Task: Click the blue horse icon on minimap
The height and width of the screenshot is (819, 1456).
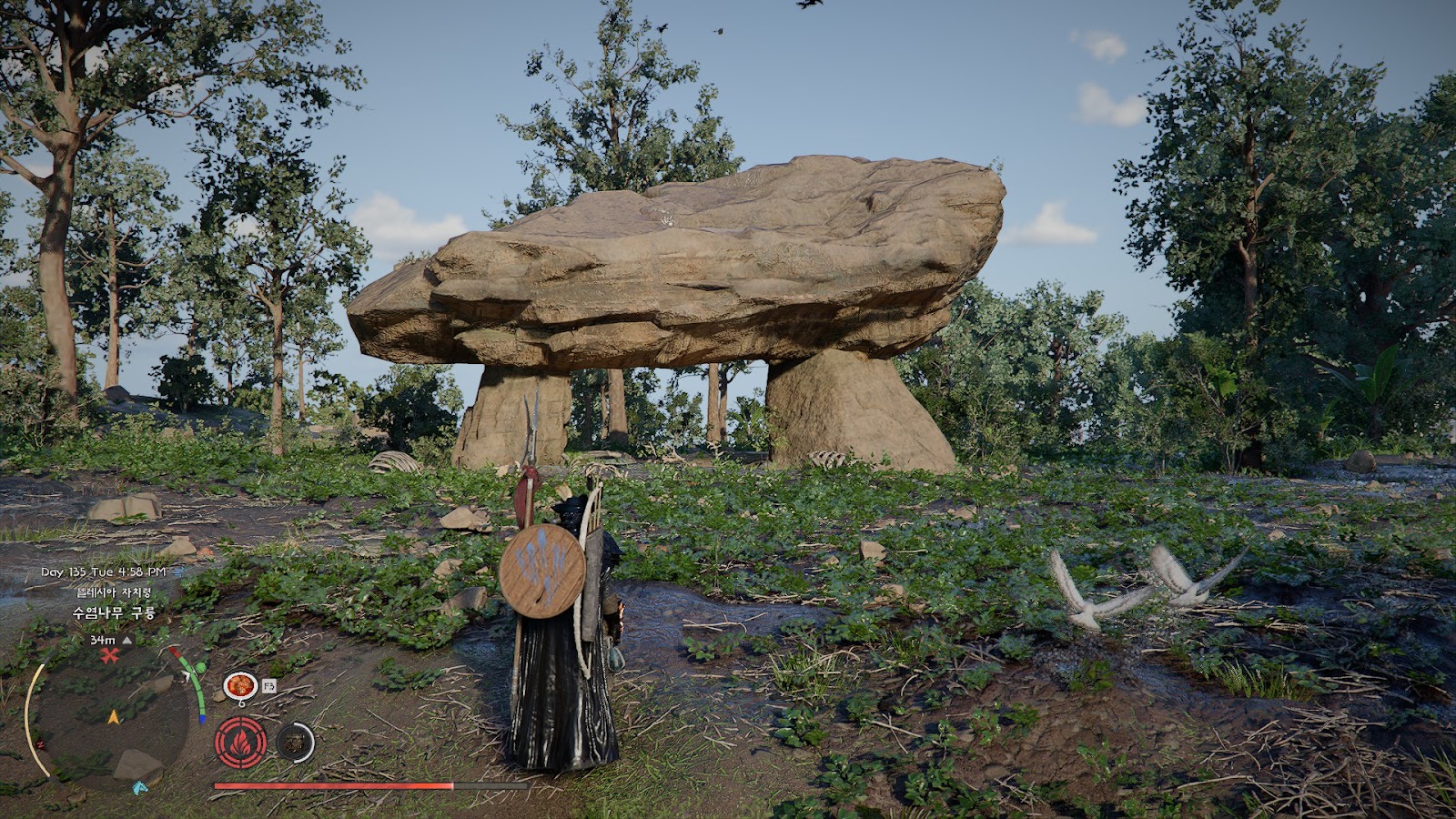Action: pyautogui.click(x=140, y=787)
